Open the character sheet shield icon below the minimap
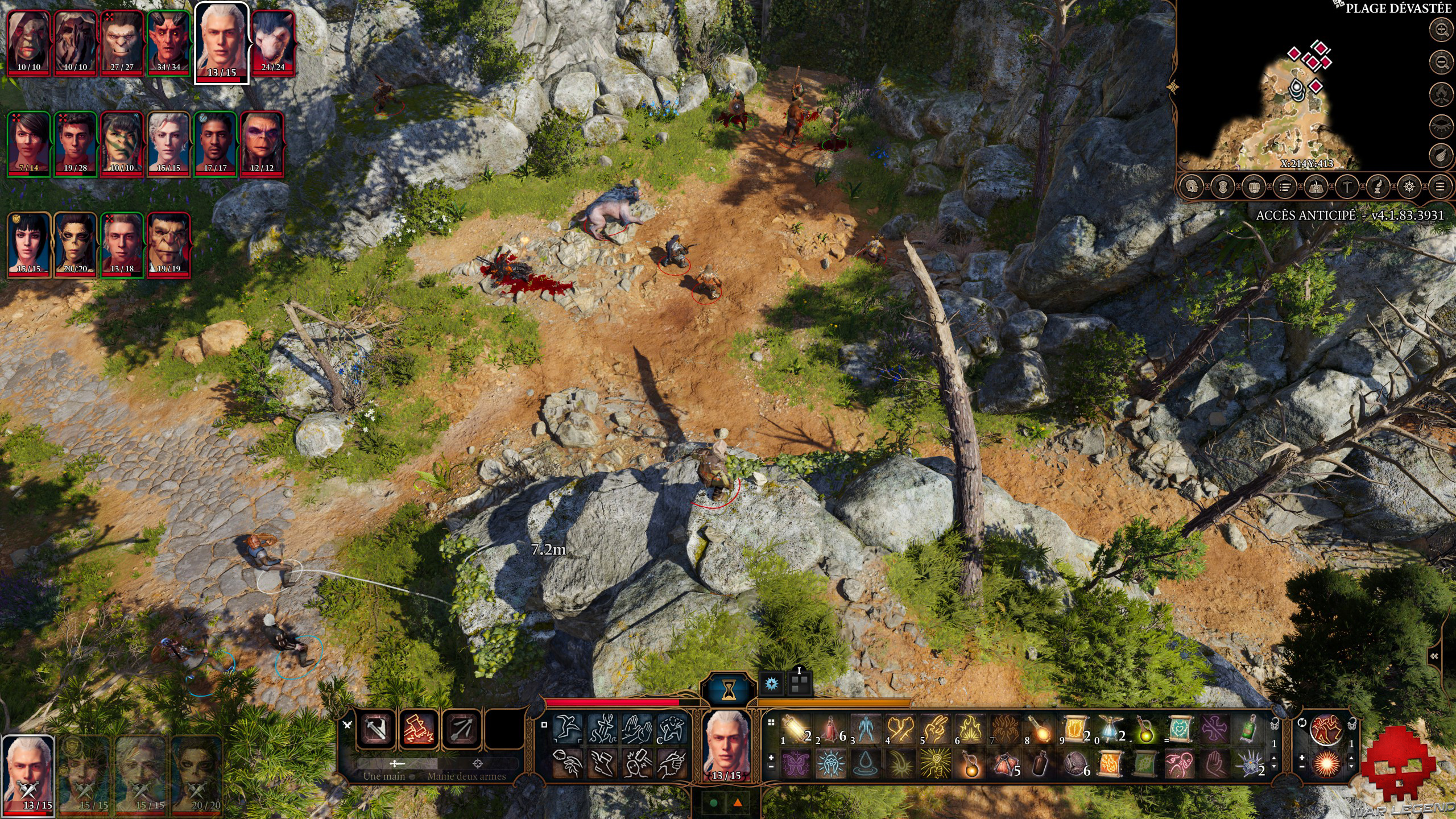Viewport: 1456px width, 819px height. point(1222,187)
